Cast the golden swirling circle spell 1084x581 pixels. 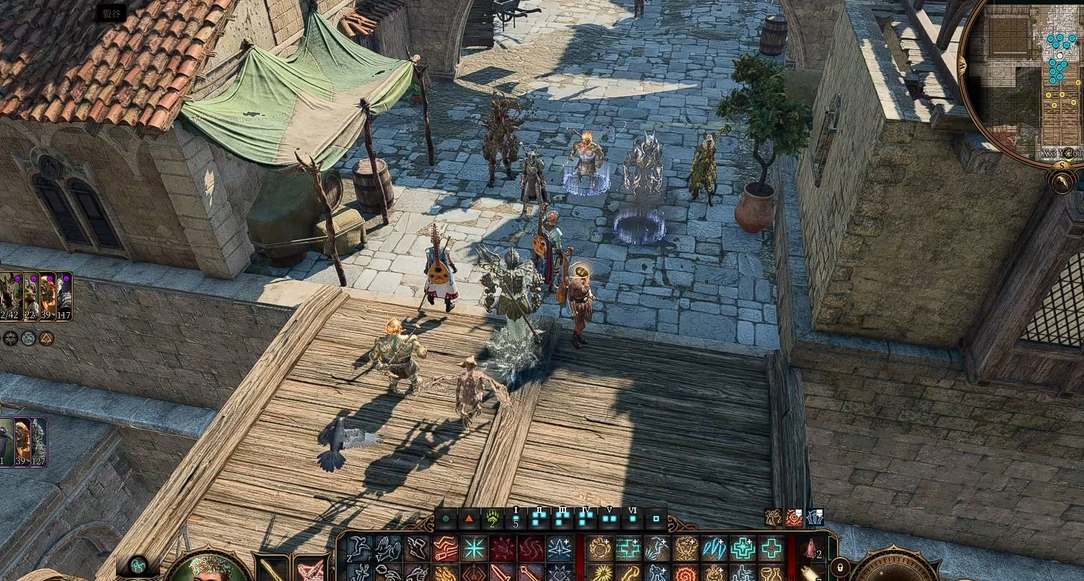600,548
